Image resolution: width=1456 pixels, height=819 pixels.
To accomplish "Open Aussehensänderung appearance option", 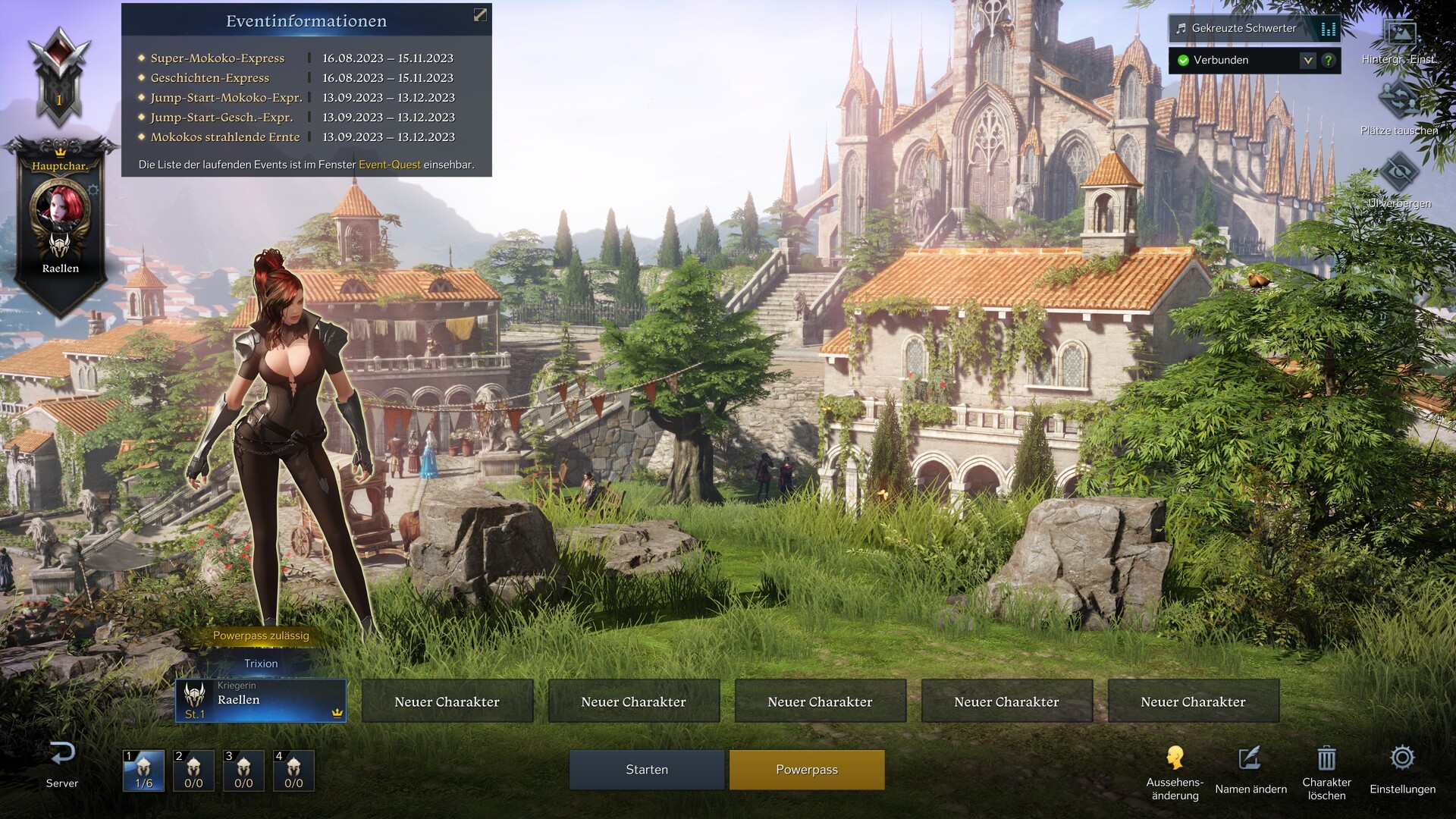I will [1175, 759].
